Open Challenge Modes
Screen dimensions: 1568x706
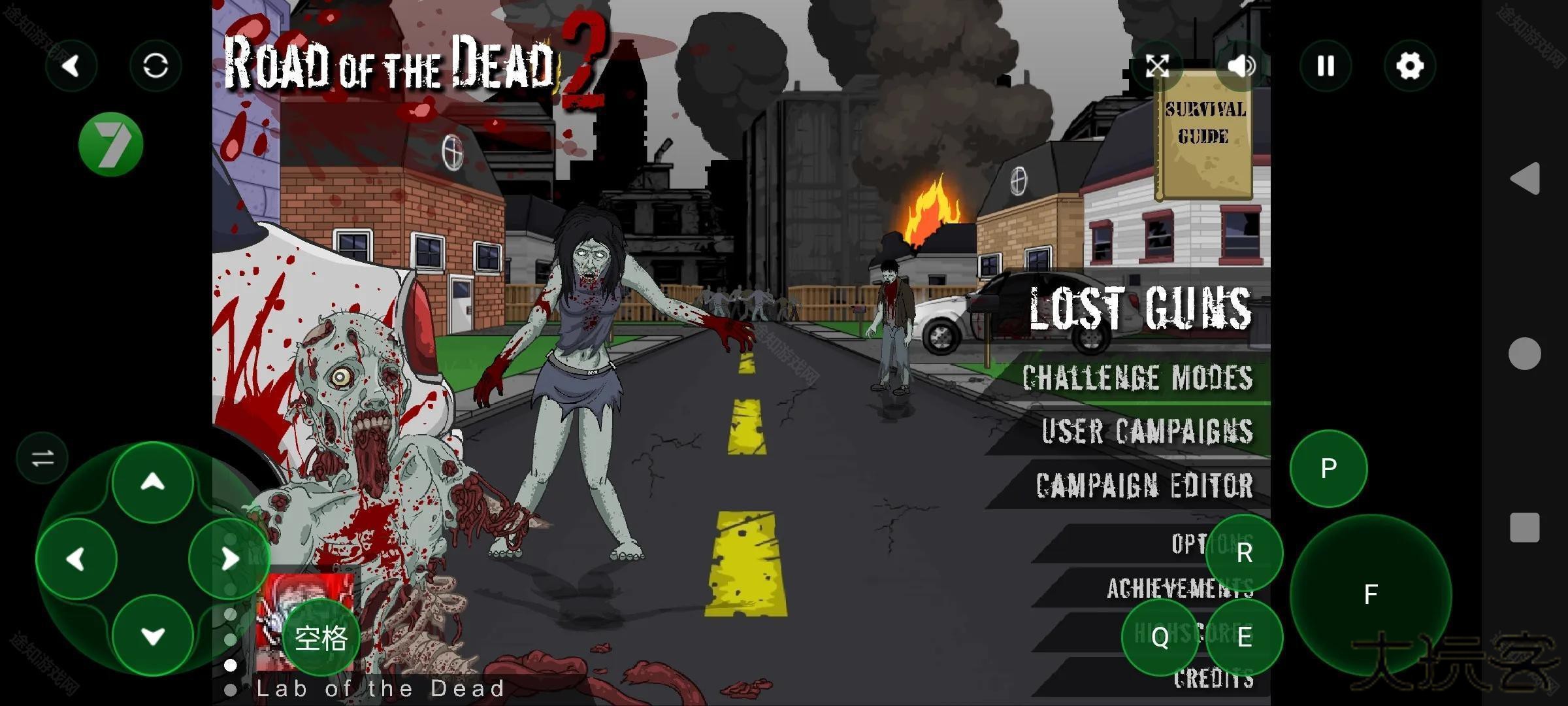1137,378
